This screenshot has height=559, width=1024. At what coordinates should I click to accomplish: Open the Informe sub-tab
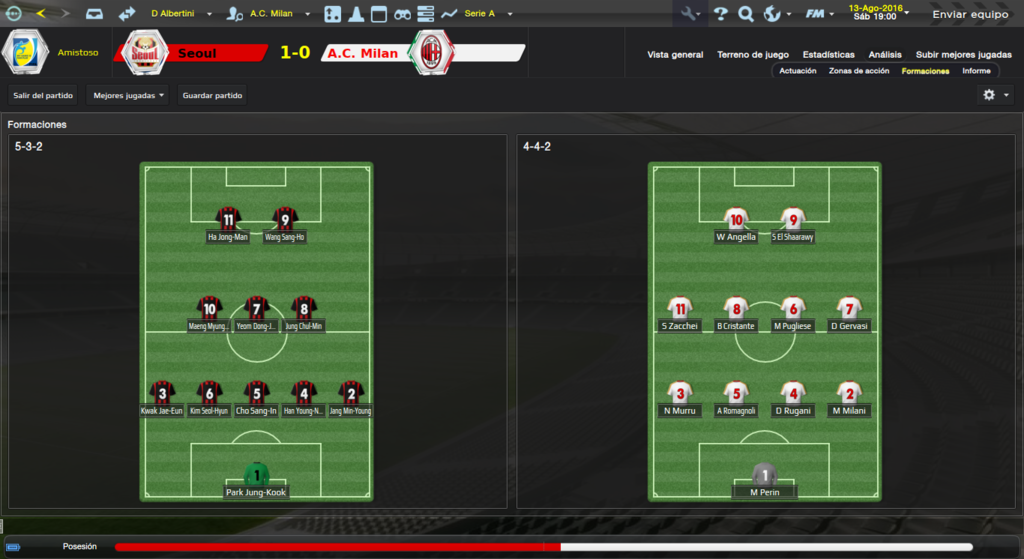[976, 71]
